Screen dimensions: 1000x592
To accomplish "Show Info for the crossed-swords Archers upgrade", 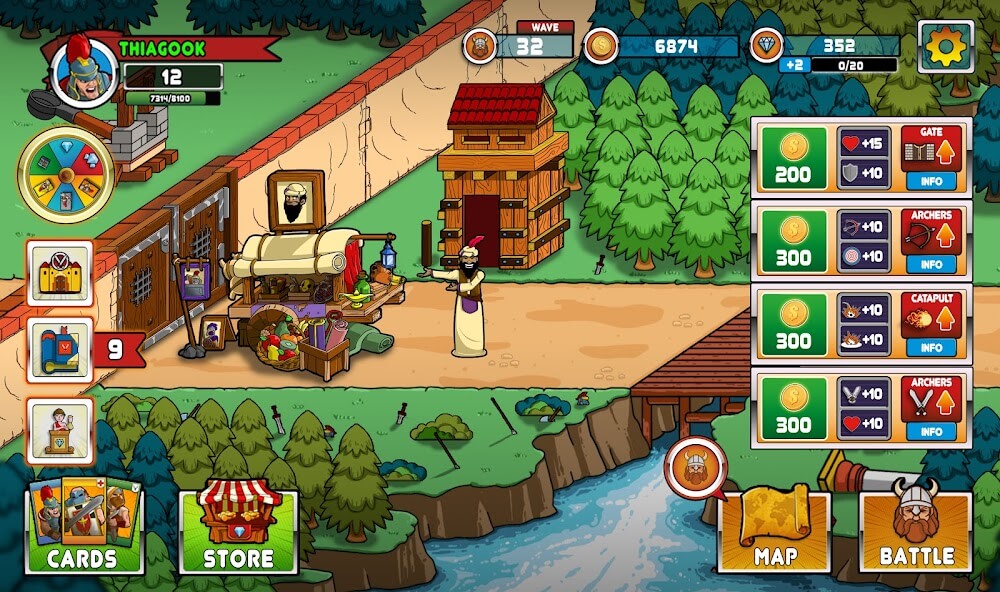I will coord(931,431).
